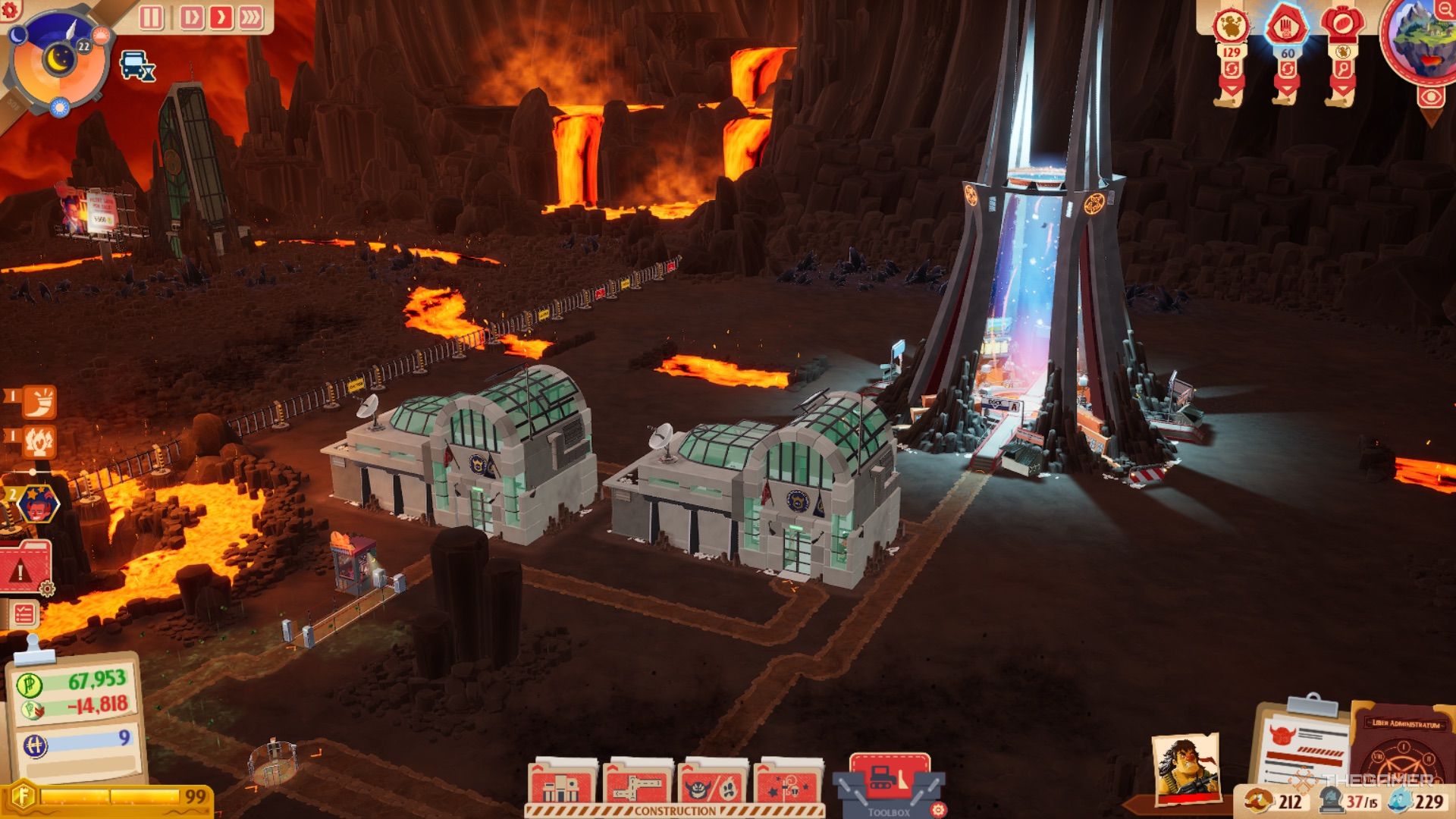Pause the game simulation
1456x819 pixels.
[151, 17]
